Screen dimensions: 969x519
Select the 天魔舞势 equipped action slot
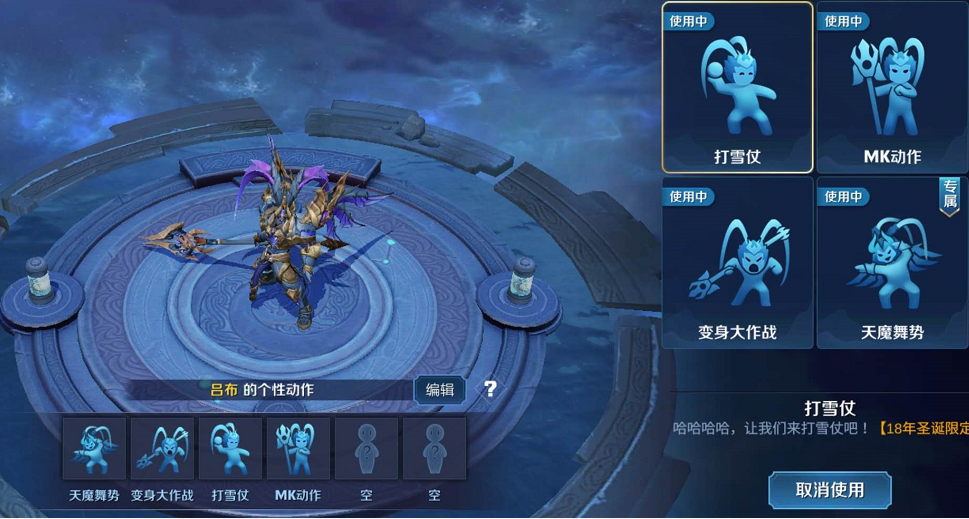click(94, 449)
